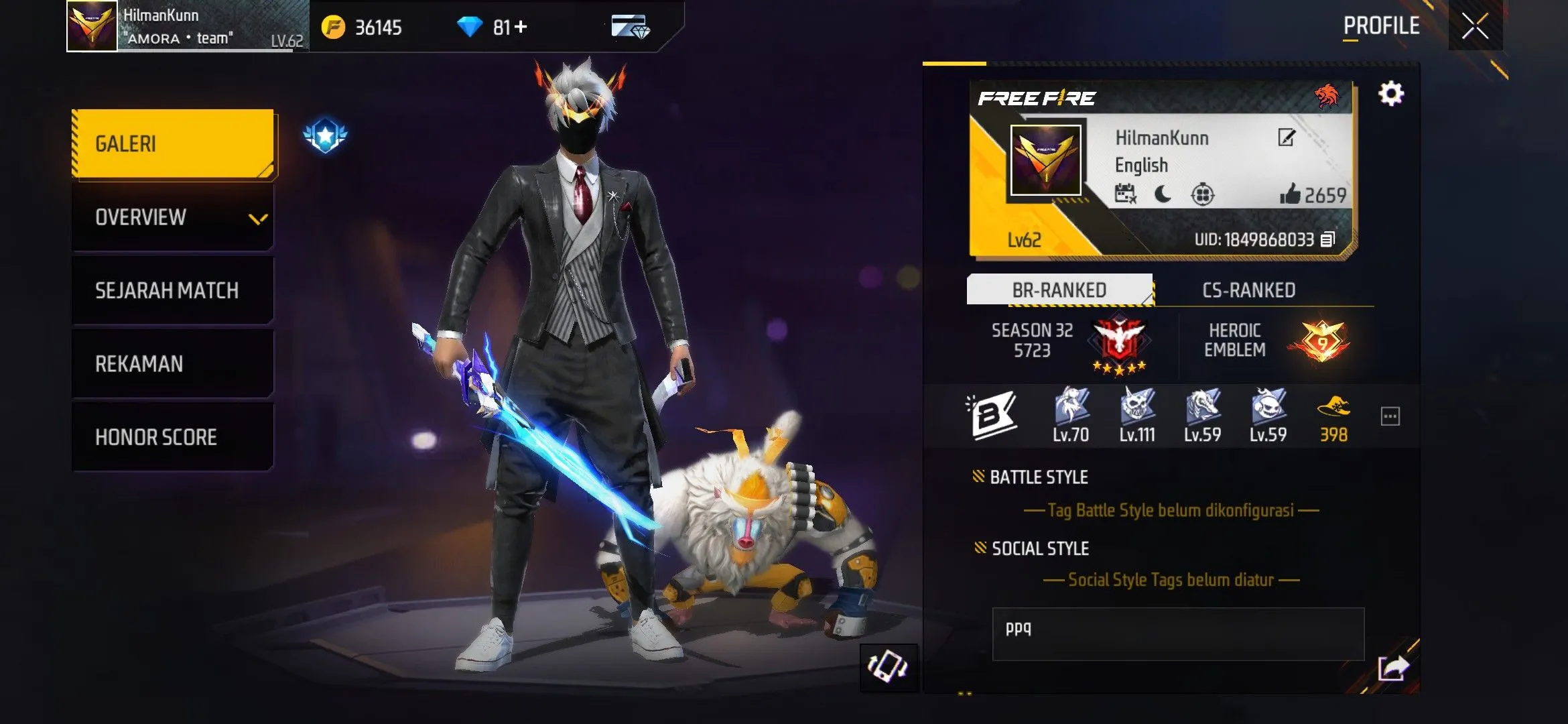The width and height of the screenshot is (1568, 724).
Task: Toggle the phone rotate view button
Action: click(x=888, y=667)
